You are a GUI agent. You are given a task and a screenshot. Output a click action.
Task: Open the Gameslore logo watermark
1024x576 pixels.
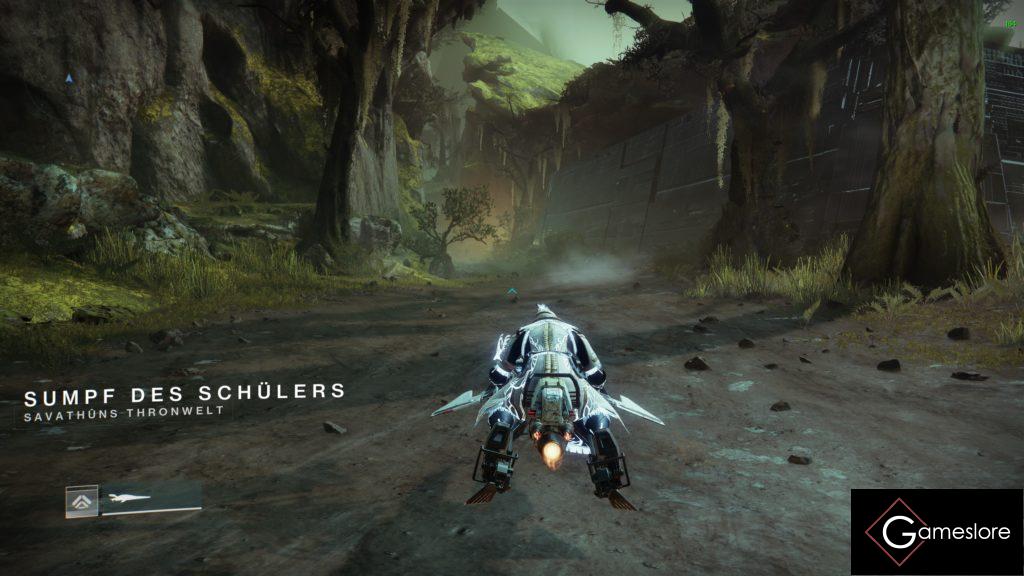click(937, 532)
